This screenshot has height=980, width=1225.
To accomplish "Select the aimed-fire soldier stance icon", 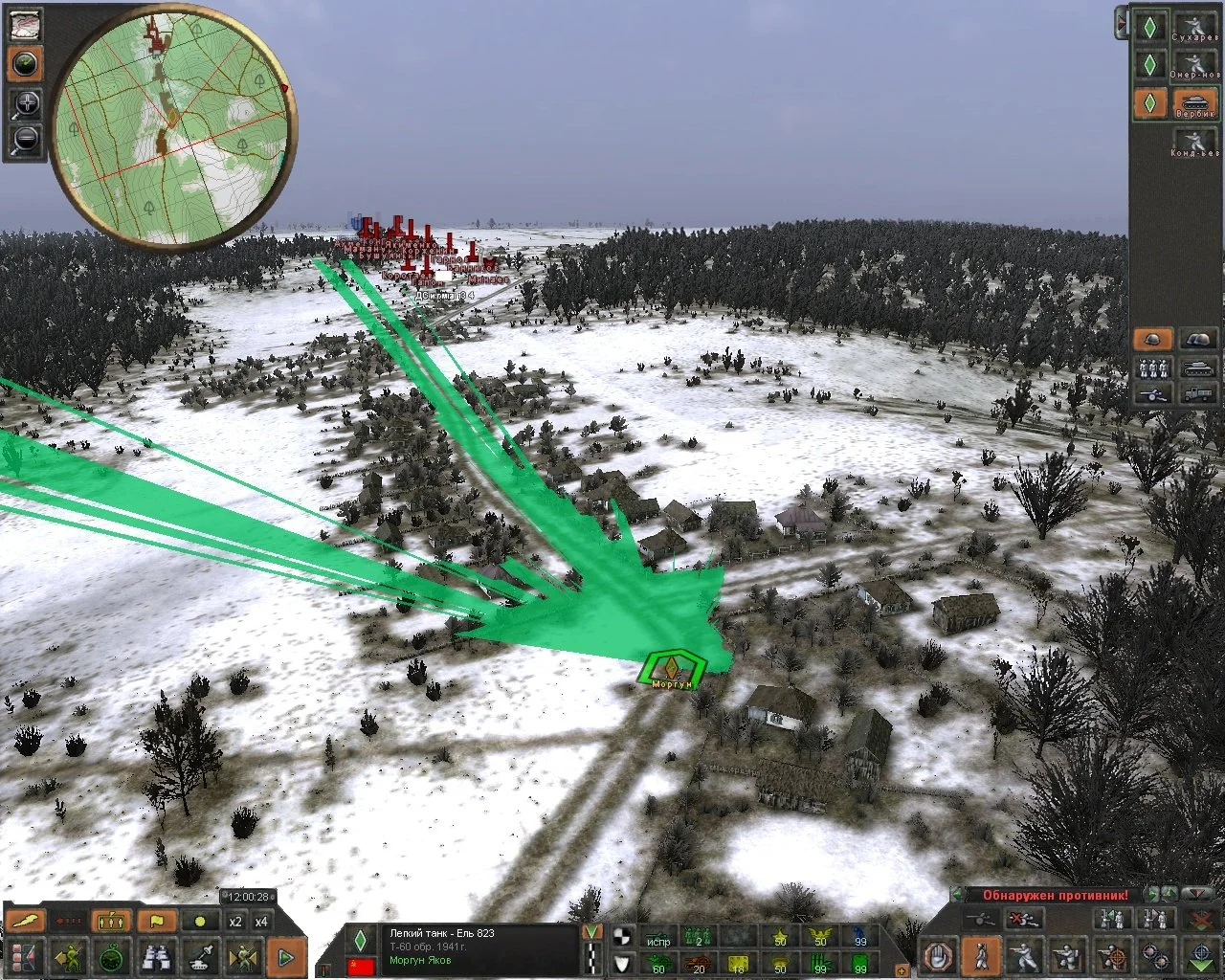I will click(1112, 955).
